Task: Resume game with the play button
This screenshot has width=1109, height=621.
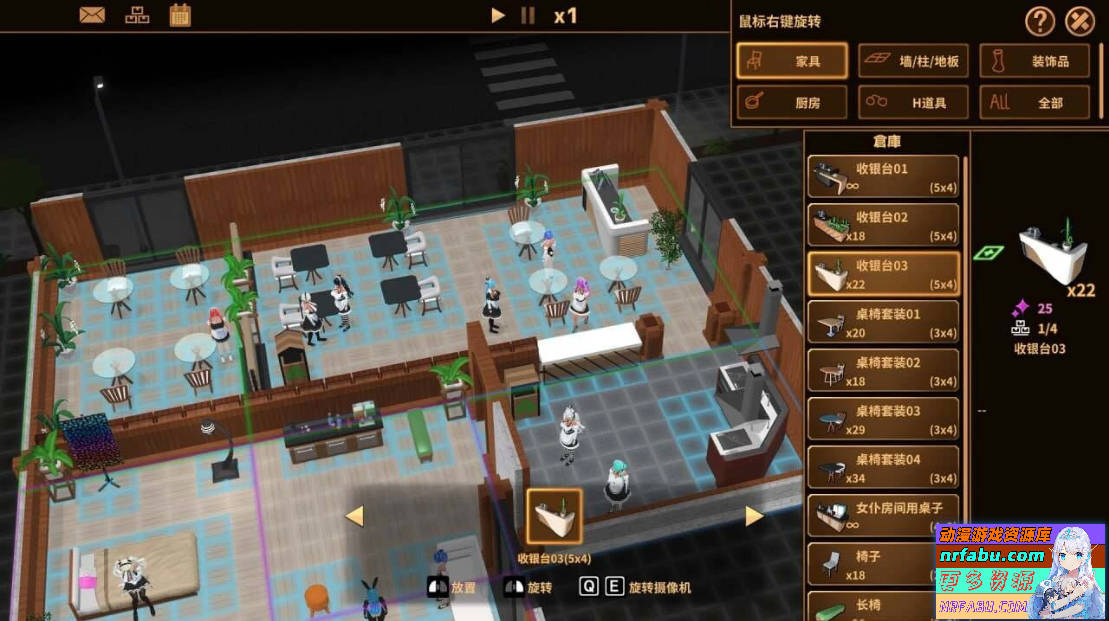Action: click(498, 15)
